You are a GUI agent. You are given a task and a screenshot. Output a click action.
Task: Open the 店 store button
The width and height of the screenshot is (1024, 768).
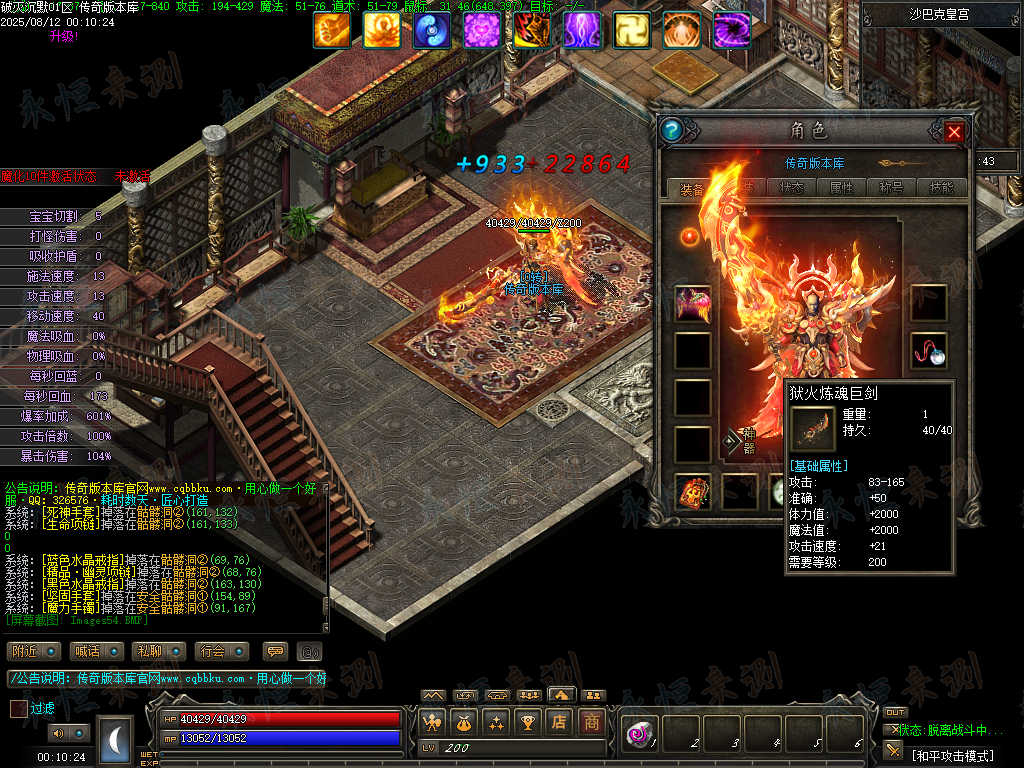coord(559,721)
